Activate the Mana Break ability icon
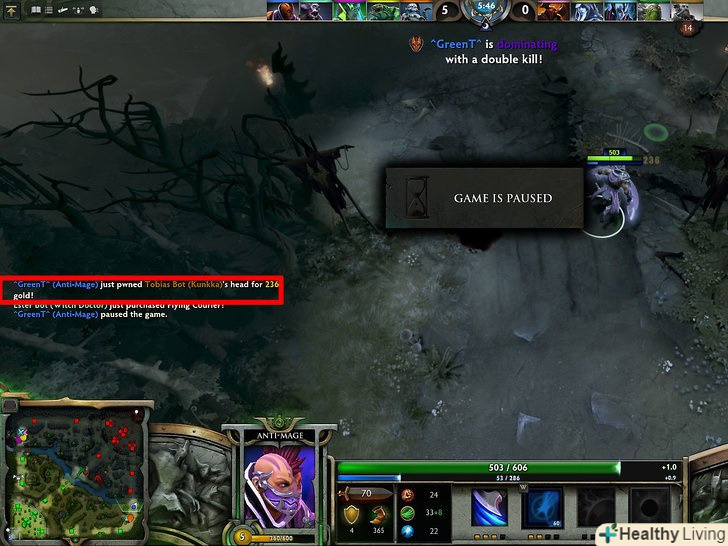Viewport: 728px width, 546px height. click(x=490, y=507)
